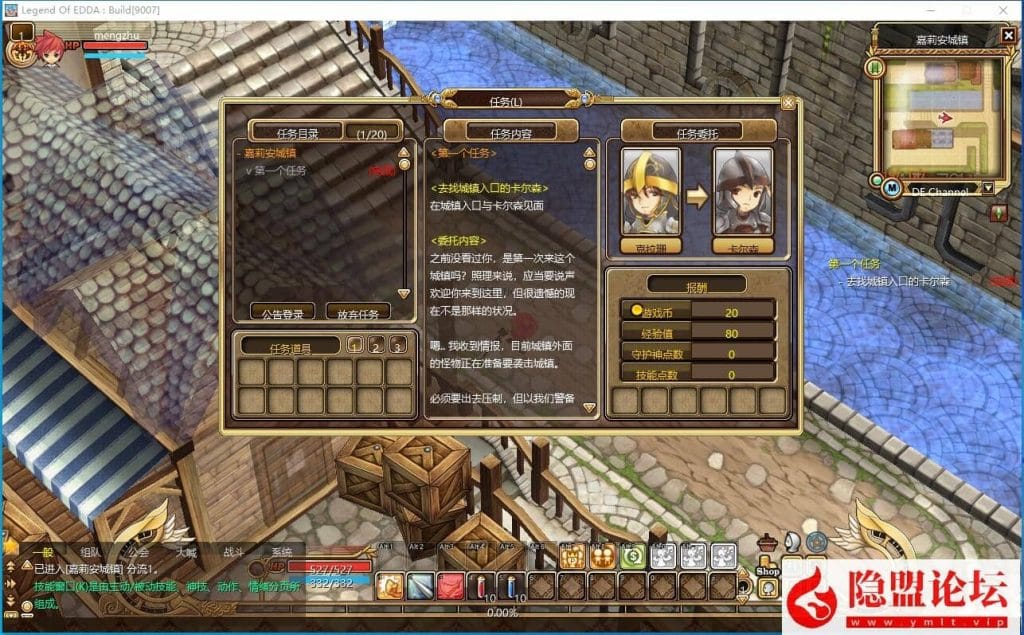Open the Shop button
This screenshot has width=1024, height=635.
point(767,569)
